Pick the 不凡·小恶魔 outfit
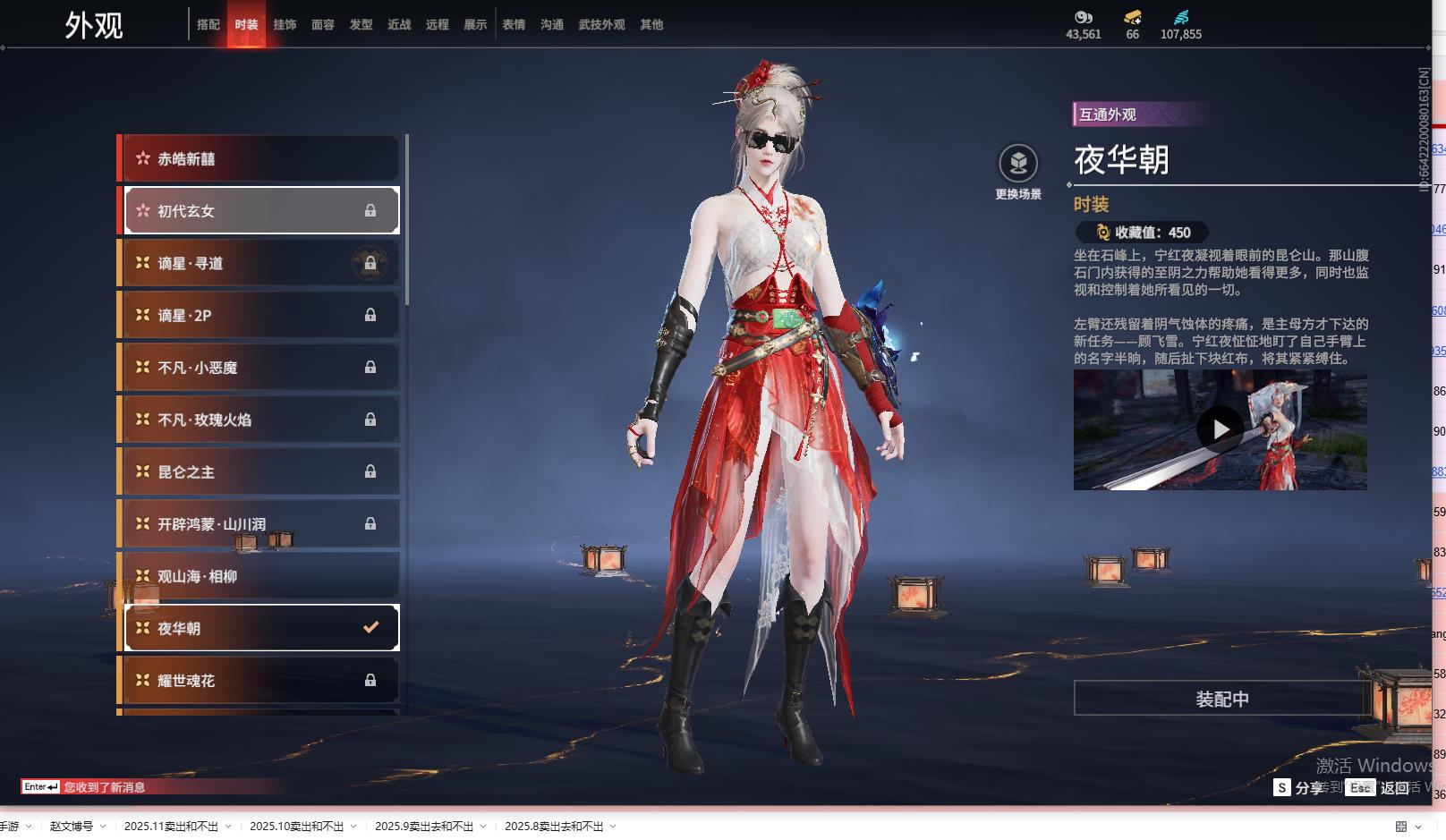This screenshot has height=840, width=1446. [259, 368]
